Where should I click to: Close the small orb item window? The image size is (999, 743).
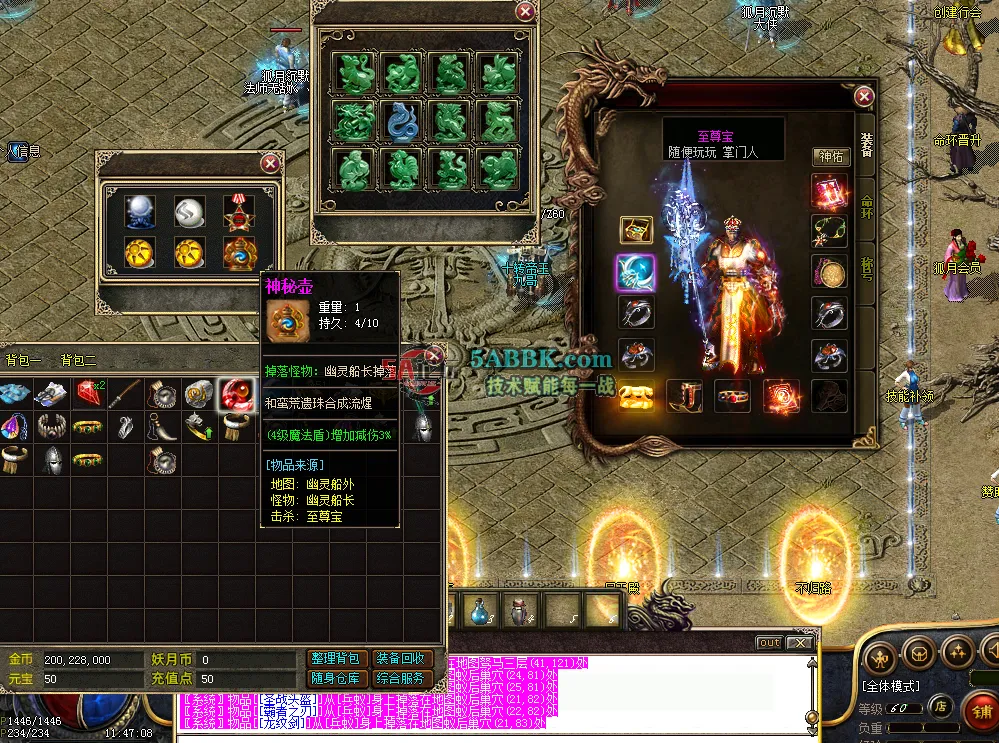(269, 163)
